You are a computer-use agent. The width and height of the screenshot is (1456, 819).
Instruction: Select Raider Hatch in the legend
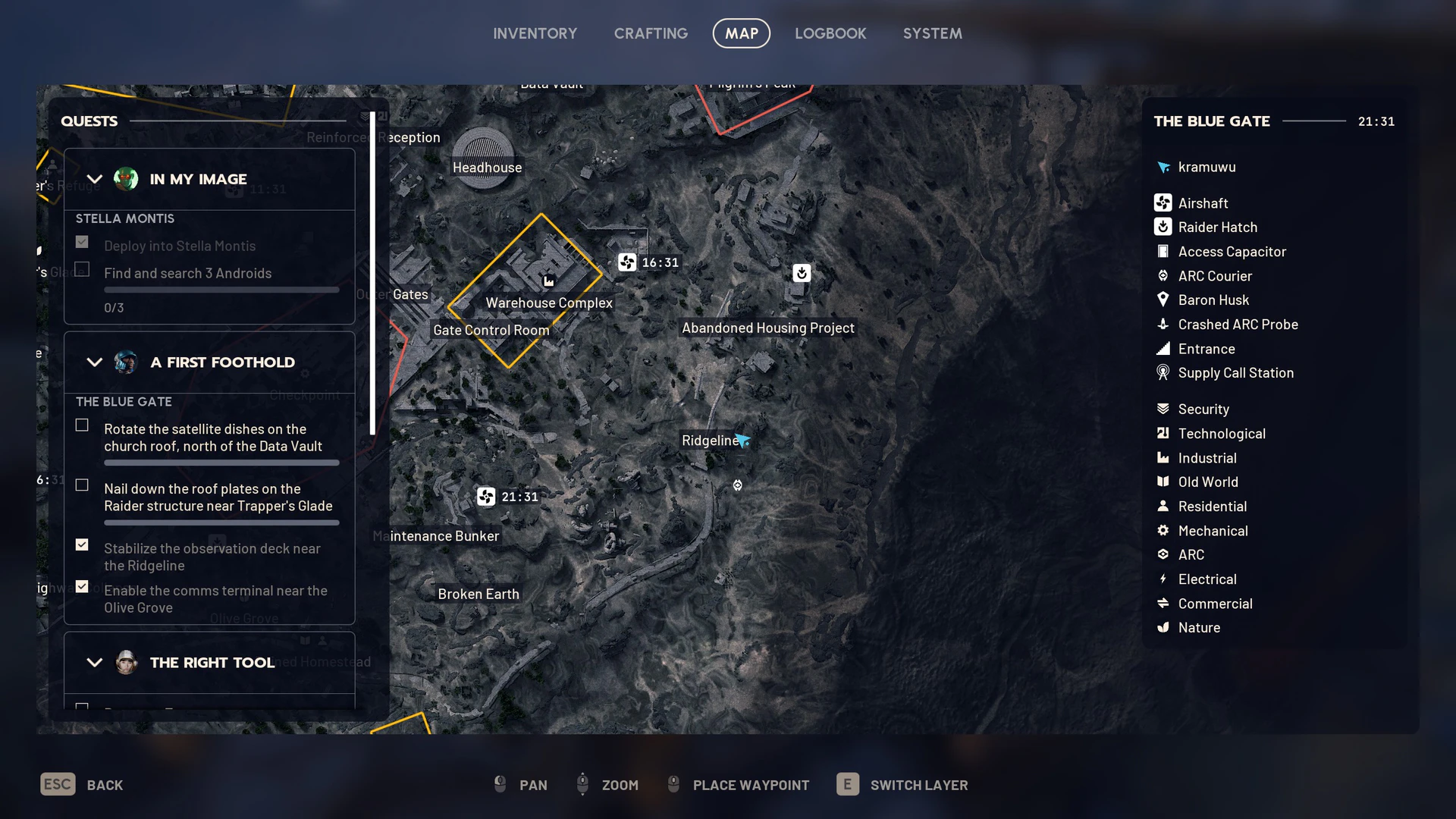coord(1217,227)
